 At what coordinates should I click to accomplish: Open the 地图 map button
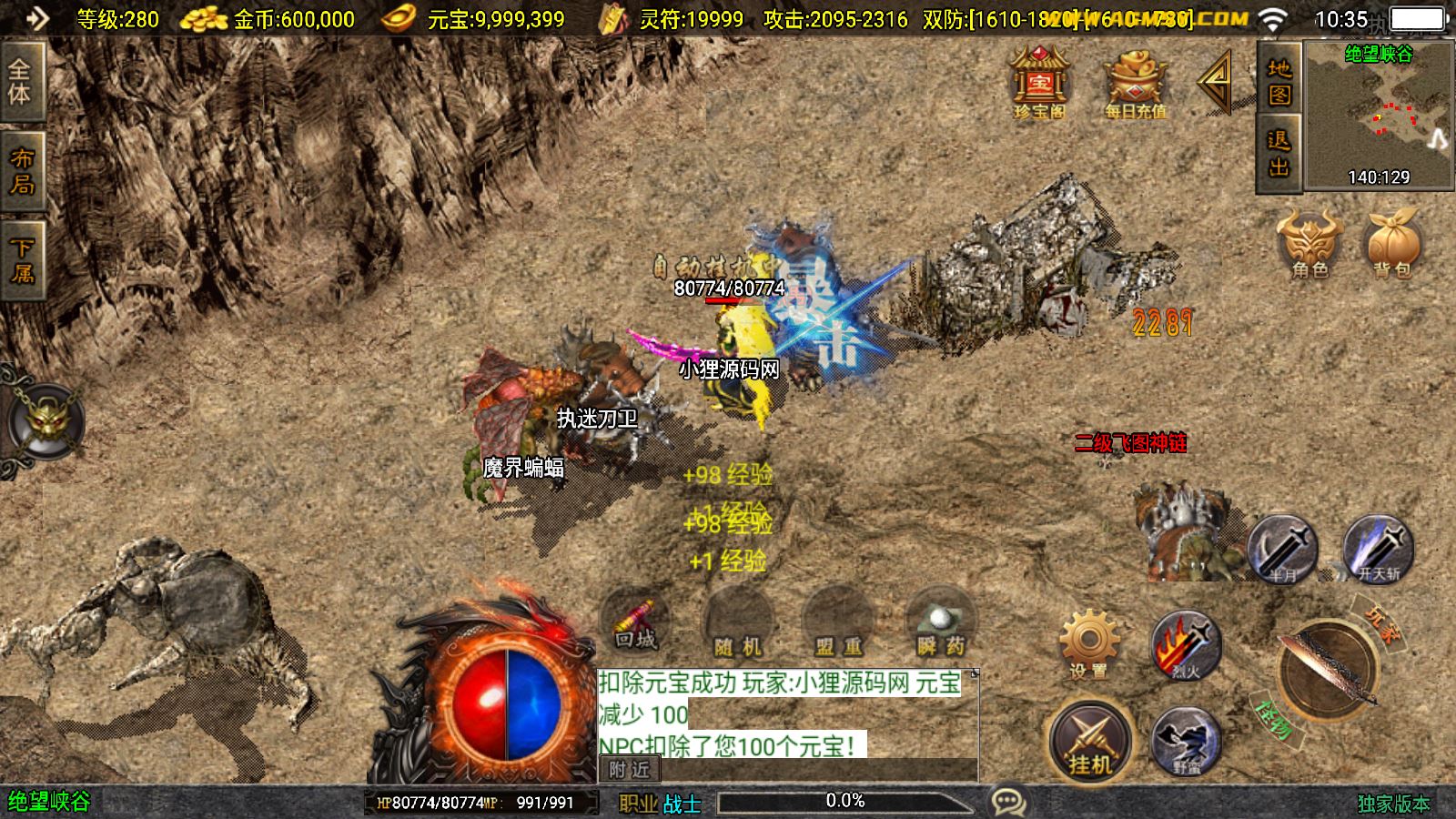[x=1279, y=82]
